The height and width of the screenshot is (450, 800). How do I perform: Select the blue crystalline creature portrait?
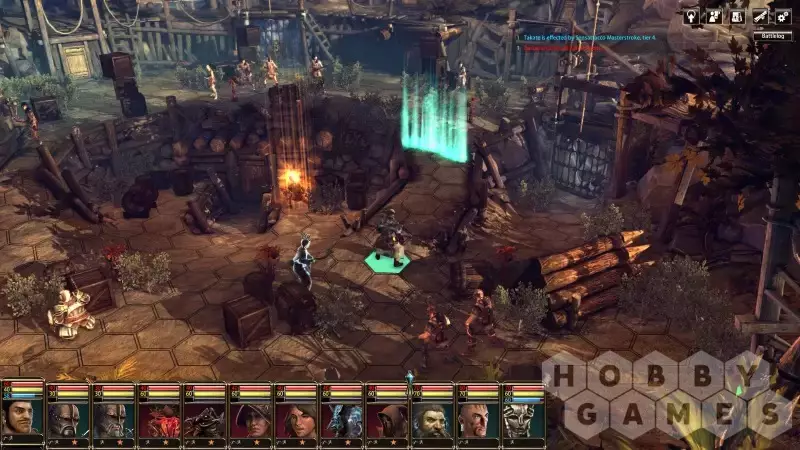click(342, 419)
